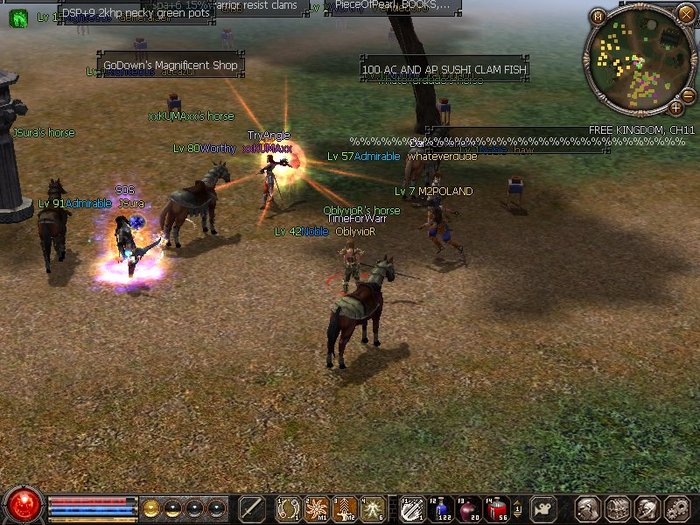Open the DSP+9 green pots shop sign
This screenshot has height=525, width=700.
click(137, 13)
